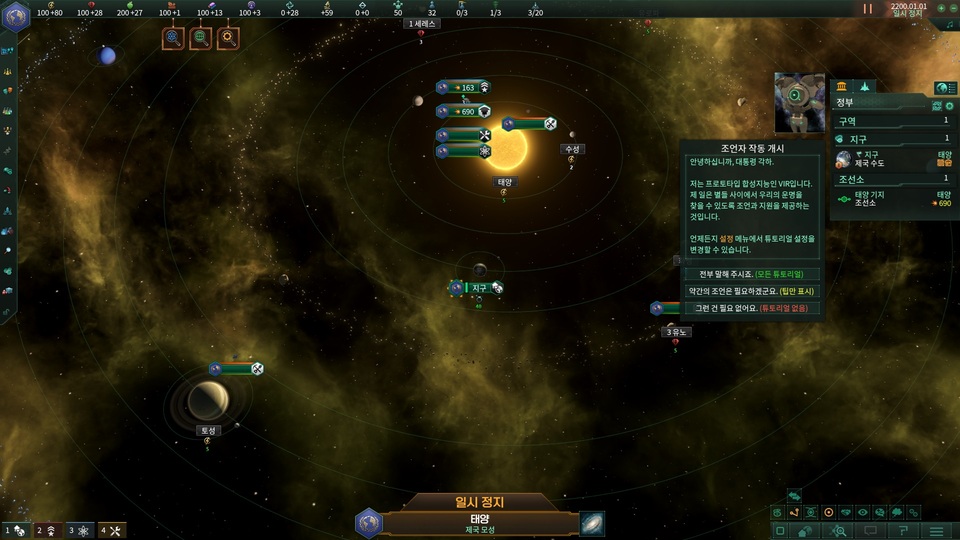Toggle the eye-shaped map mode filter
960x540 pixels.
(x=863, y=512)
